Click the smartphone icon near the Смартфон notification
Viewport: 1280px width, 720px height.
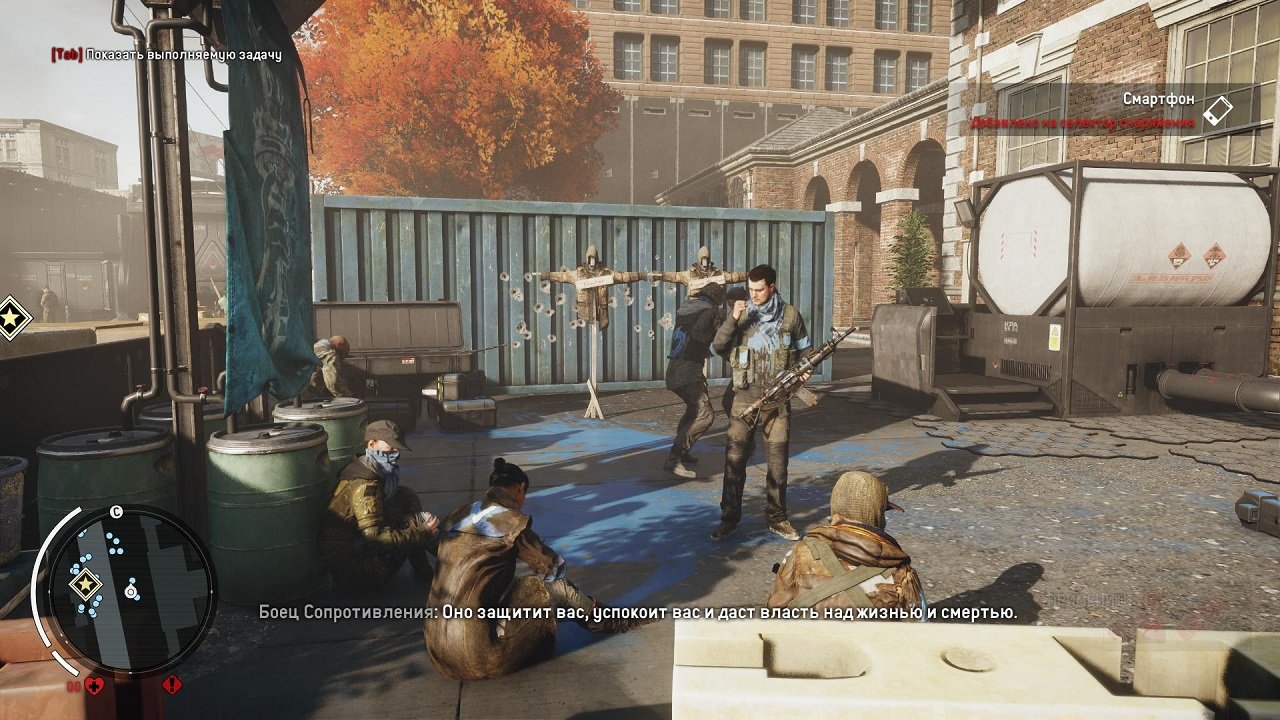click(x=1220, y=112)
